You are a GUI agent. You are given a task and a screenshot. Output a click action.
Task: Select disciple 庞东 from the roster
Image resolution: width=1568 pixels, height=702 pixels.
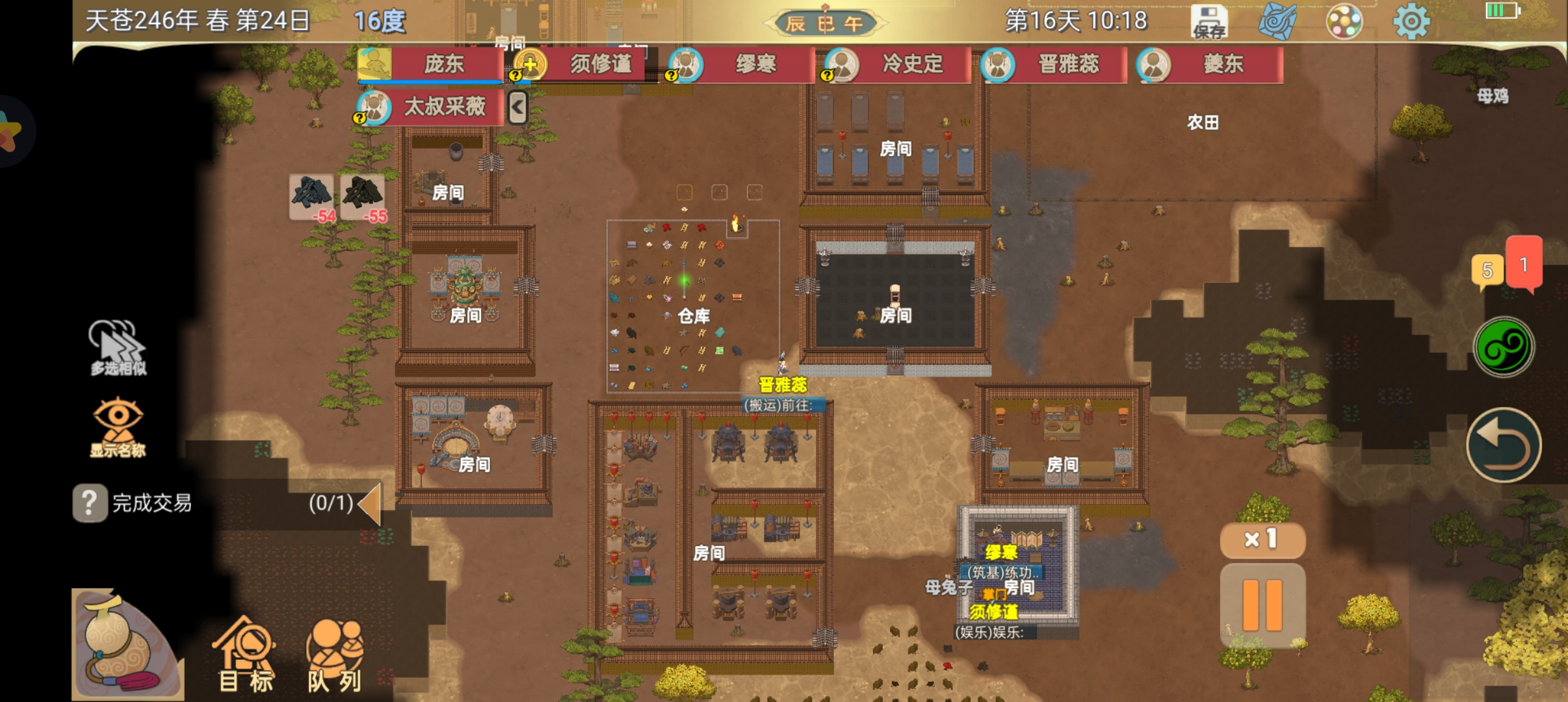coord(430,64)
